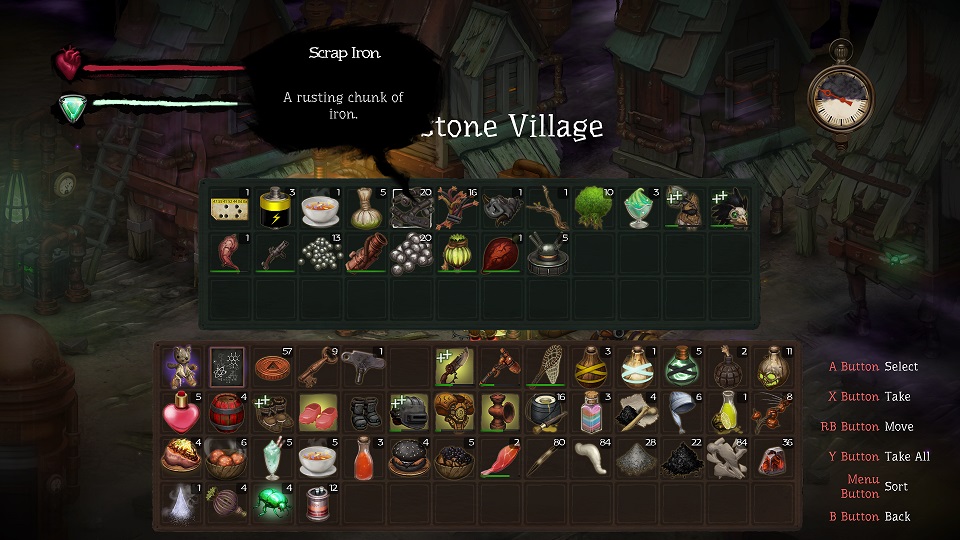Pick the yellow battery in the container

274,208
